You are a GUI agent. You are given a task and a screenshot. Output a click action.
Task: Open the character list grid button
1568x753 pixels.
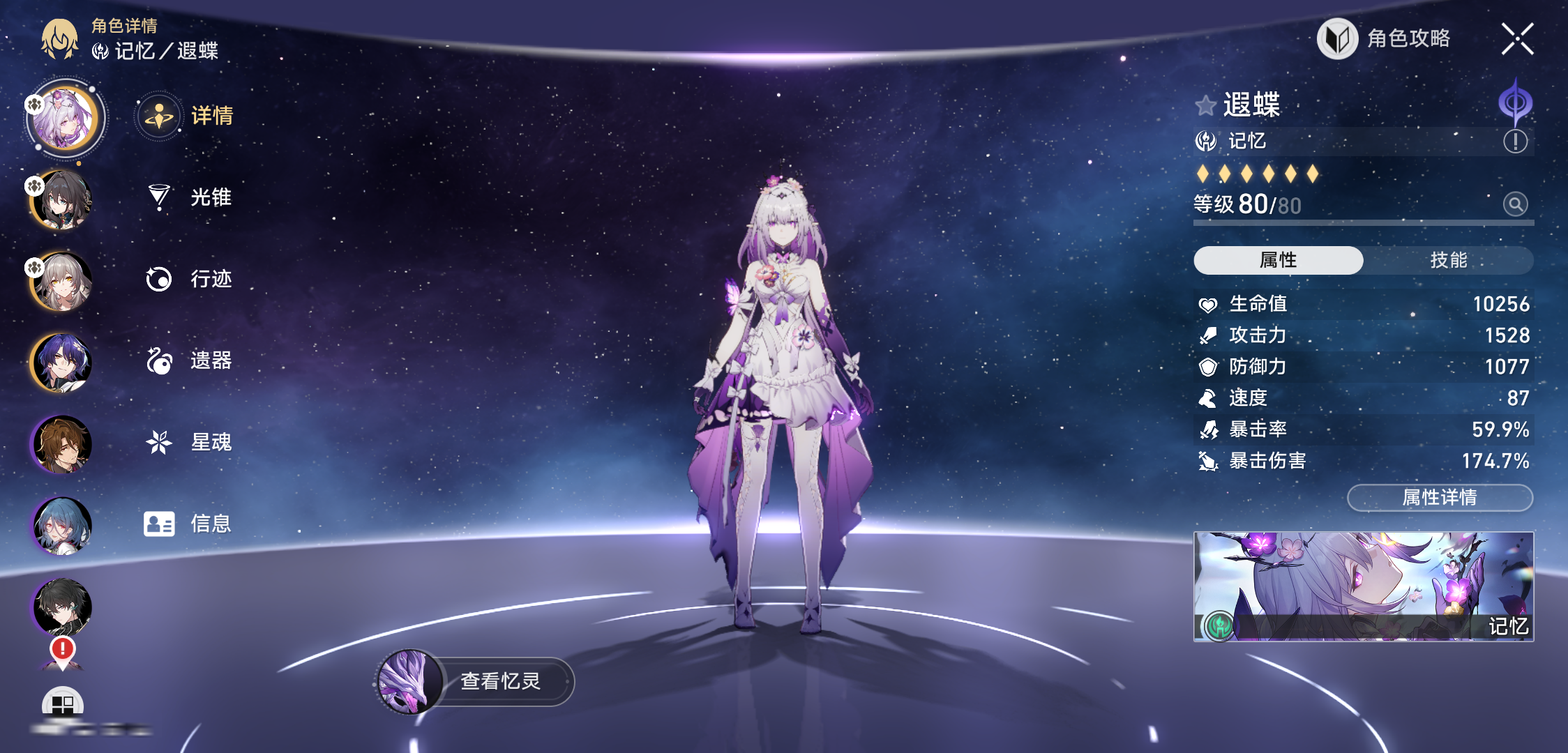point(62,704)
